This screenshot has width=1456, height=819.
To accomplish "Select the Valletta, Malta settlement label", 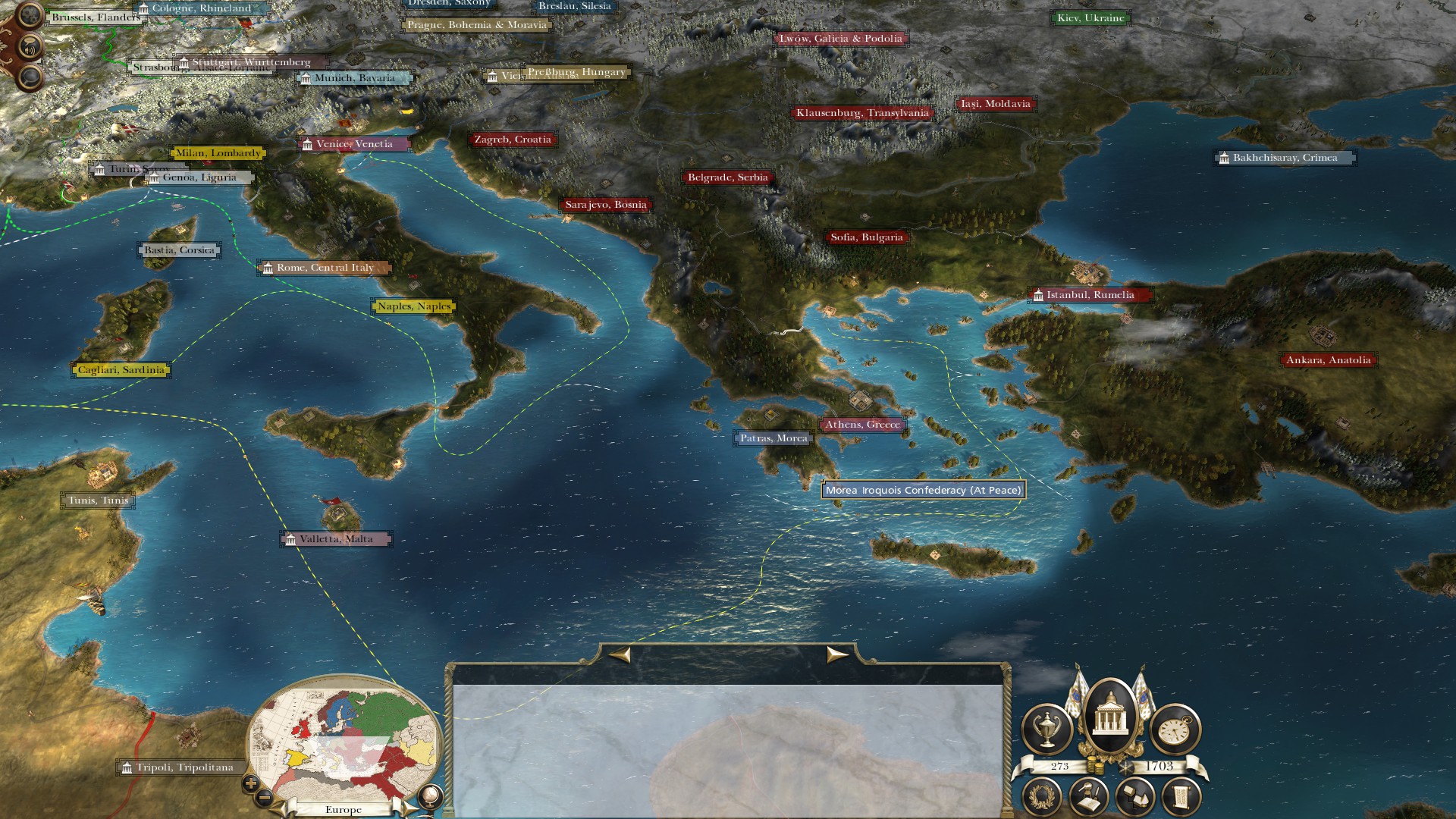I will 336,539.
